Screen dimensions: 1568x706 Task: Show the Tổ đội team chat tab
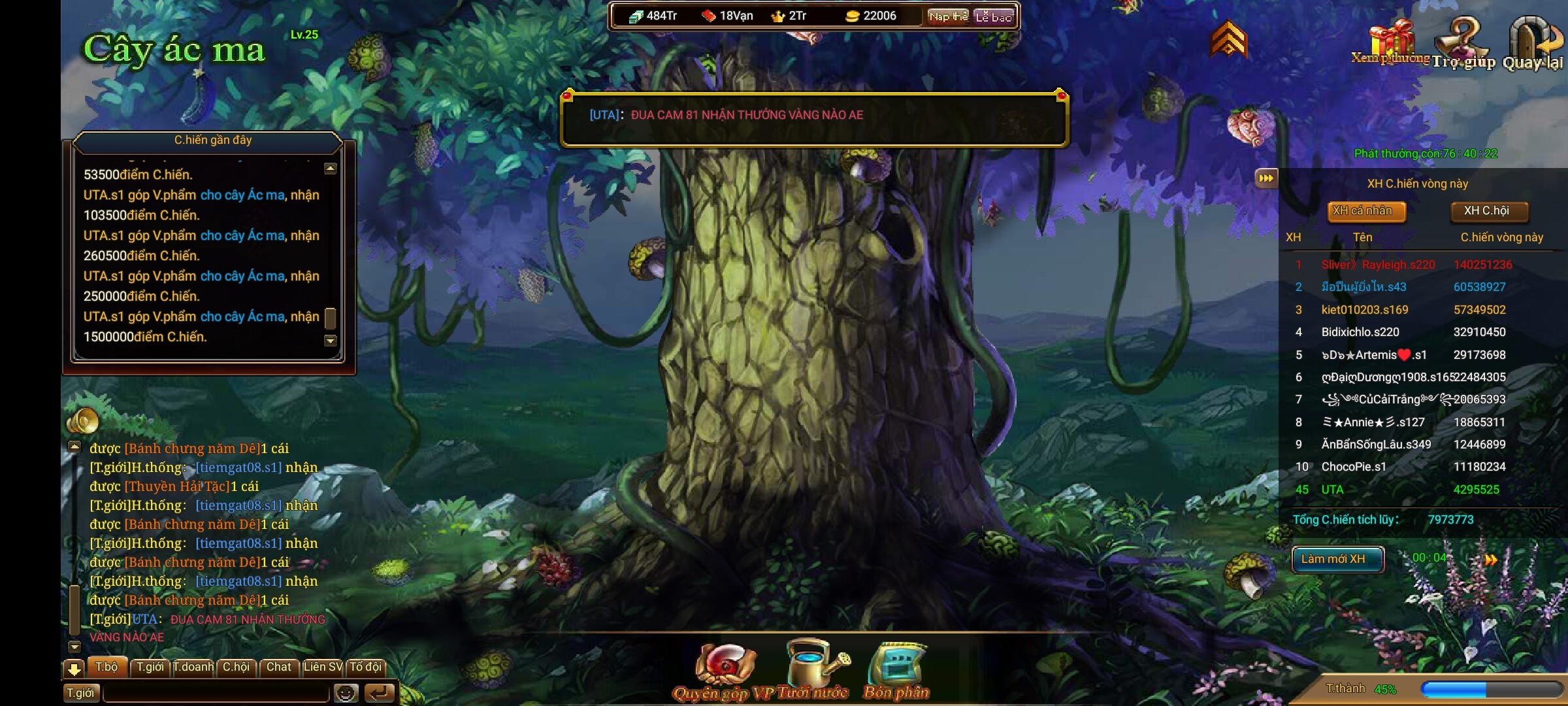pos(365,667)
